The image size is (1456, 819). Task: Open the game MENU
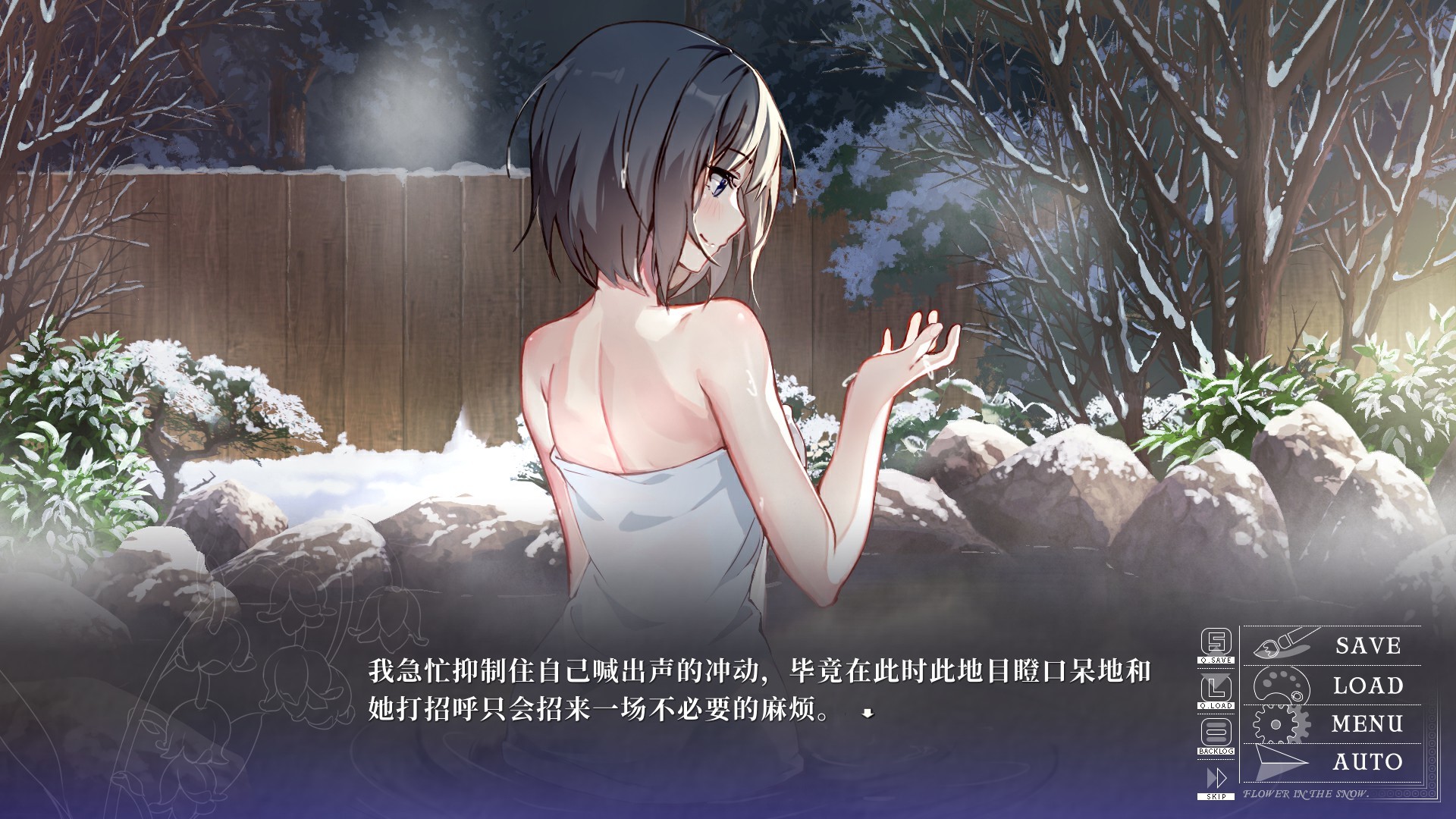tap(1367, 721)
